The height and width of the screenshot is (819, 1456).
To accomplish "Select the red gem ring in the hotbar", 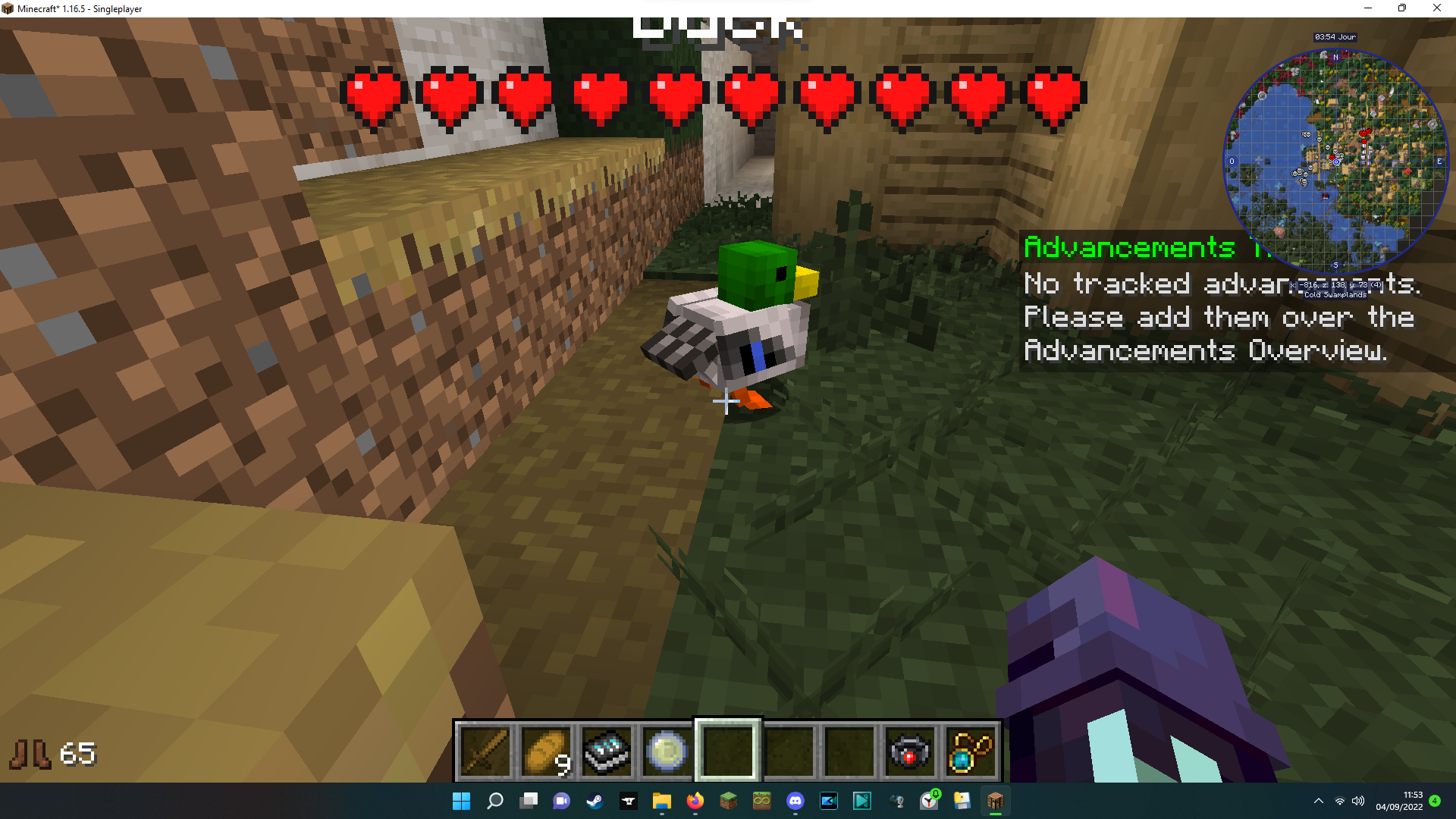I will tap(909, 751).
